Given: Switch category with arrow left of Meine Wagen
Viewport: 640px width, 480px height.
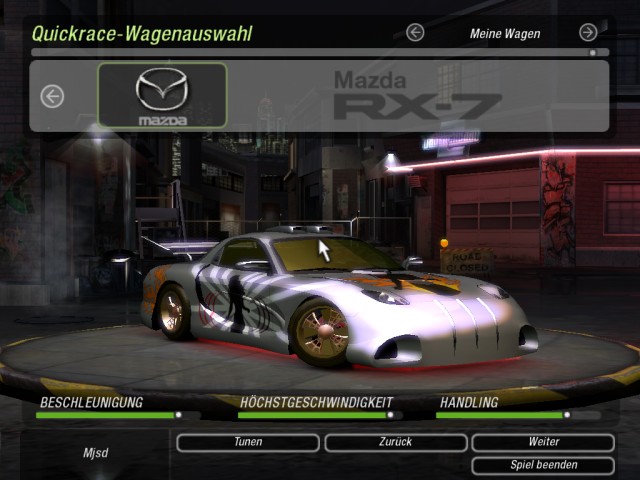Looking at the screenshot, I should [x=415, y=33].
